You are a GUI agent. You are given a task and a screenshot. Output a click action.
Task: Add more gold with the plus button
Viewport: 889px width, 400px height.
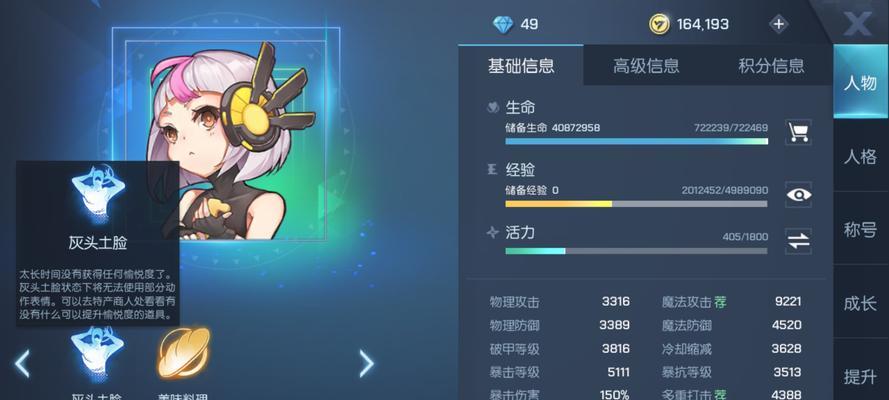(x=779, y=24)
